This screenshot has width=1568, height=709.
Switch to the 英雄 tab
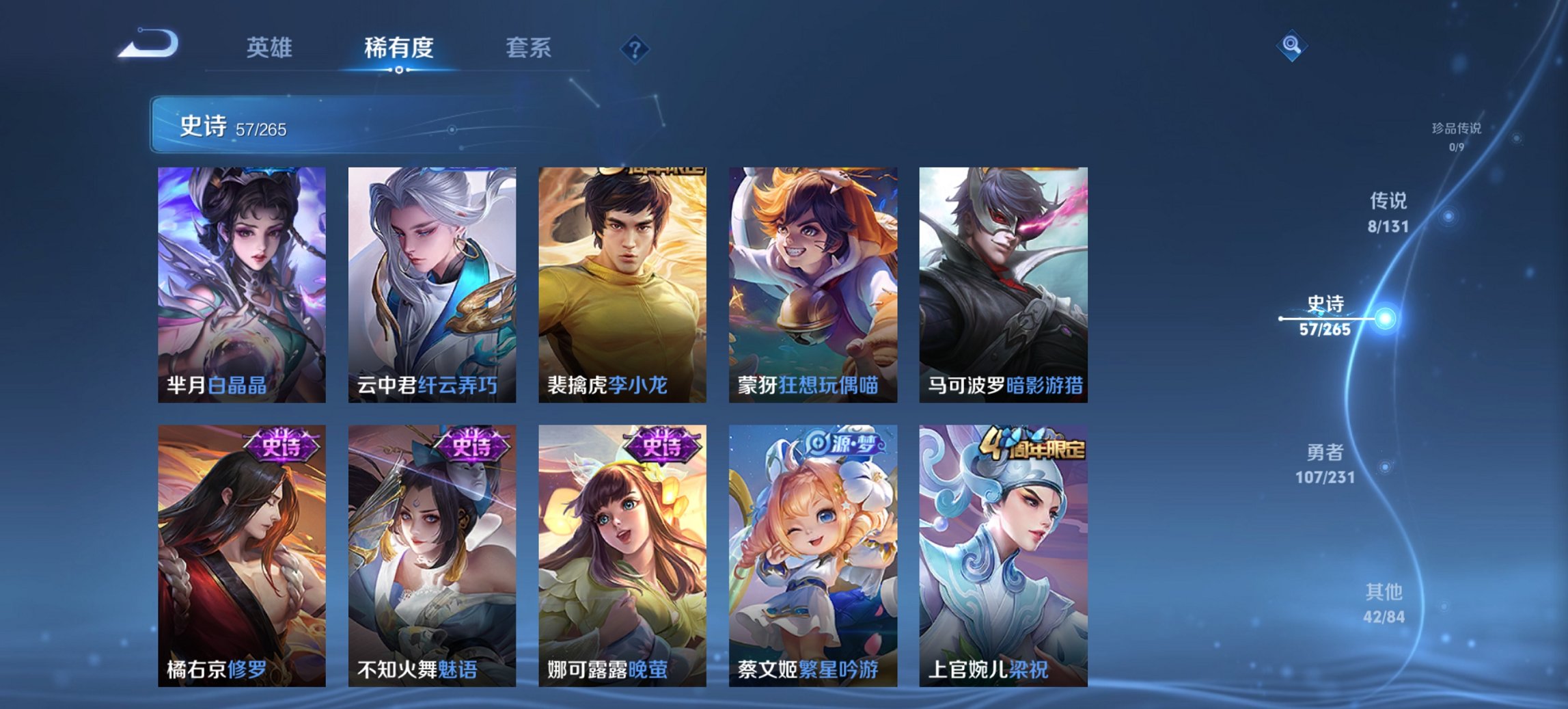point(271,49)
